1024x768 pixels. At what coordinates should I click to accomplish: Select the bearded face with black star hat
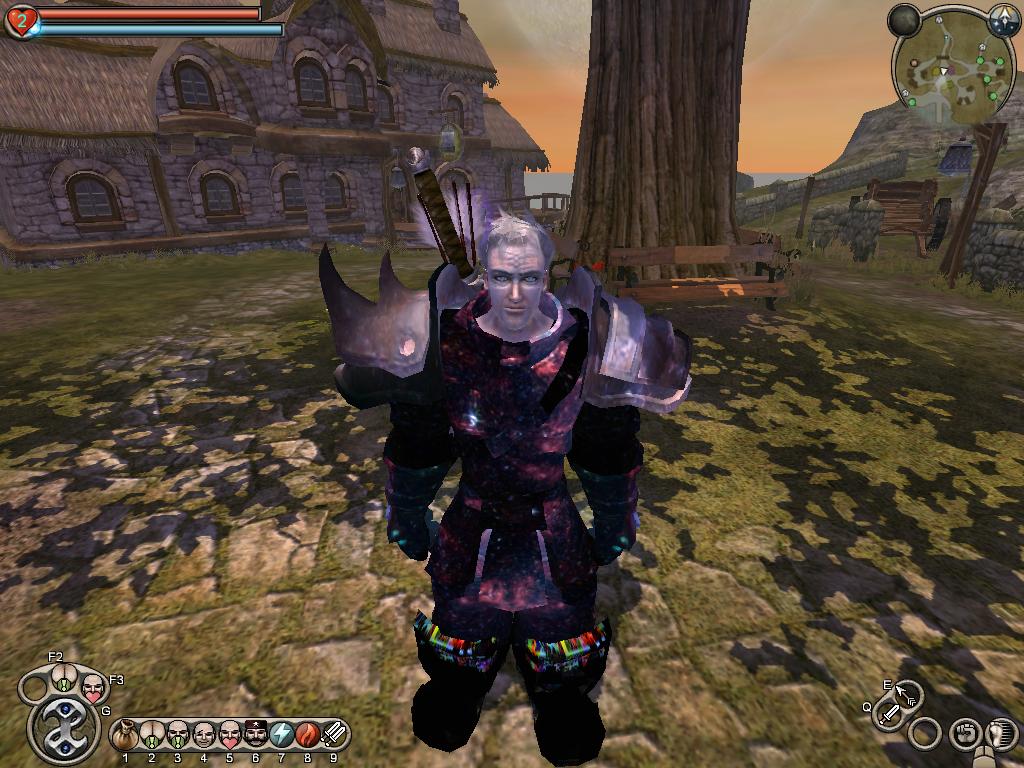coord(256,736)
